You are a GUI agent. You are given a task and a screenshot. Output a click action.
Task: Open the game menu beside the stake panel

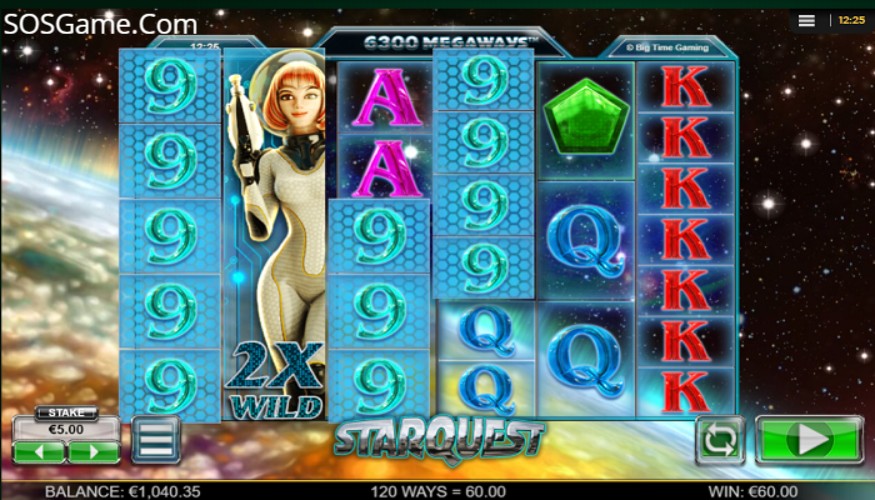point(156,440)
